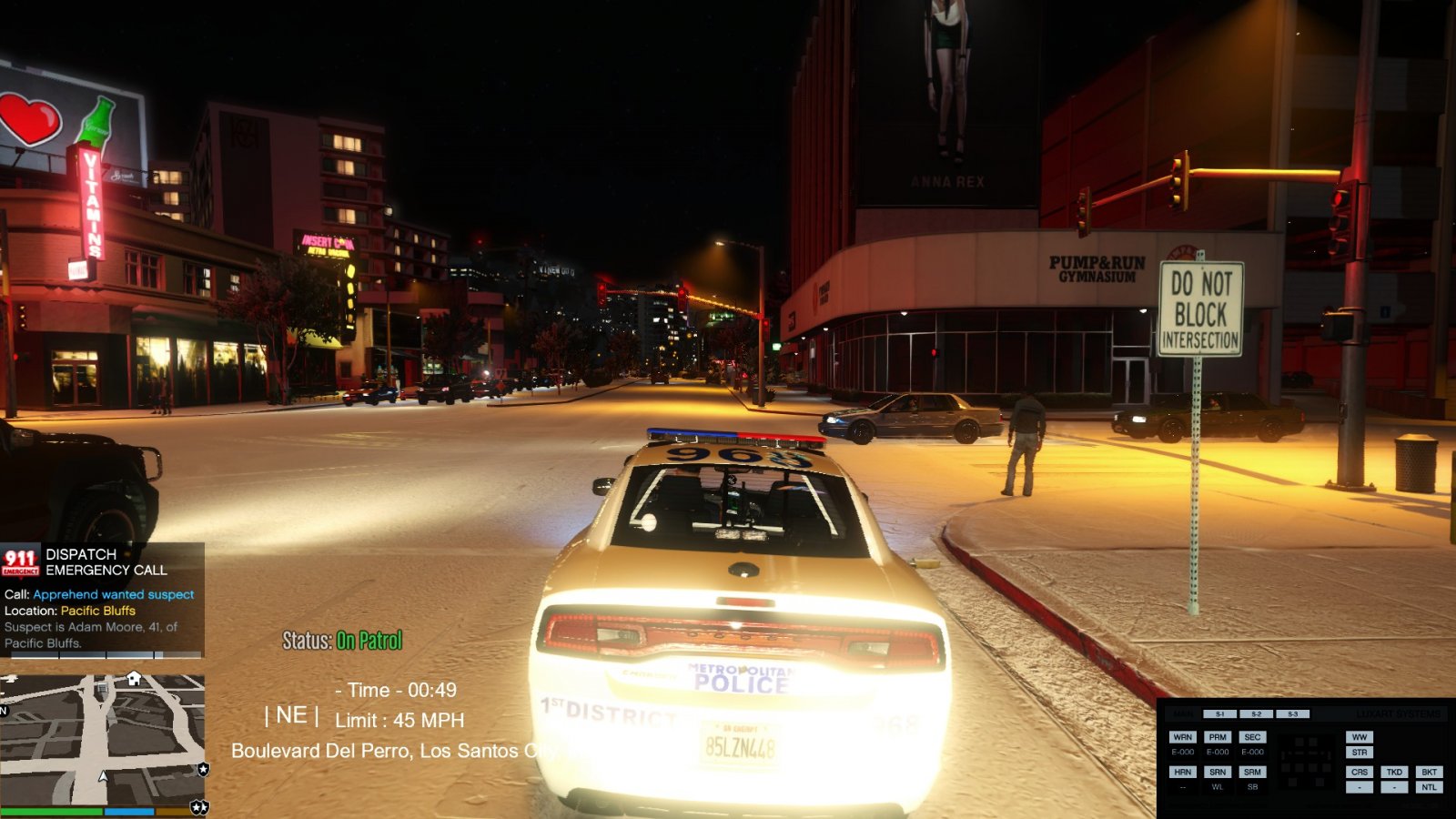This screenshot has height=819, width=1456.
Task: Select the police star marker on minimap edge
Action: (x=203, y=769)
